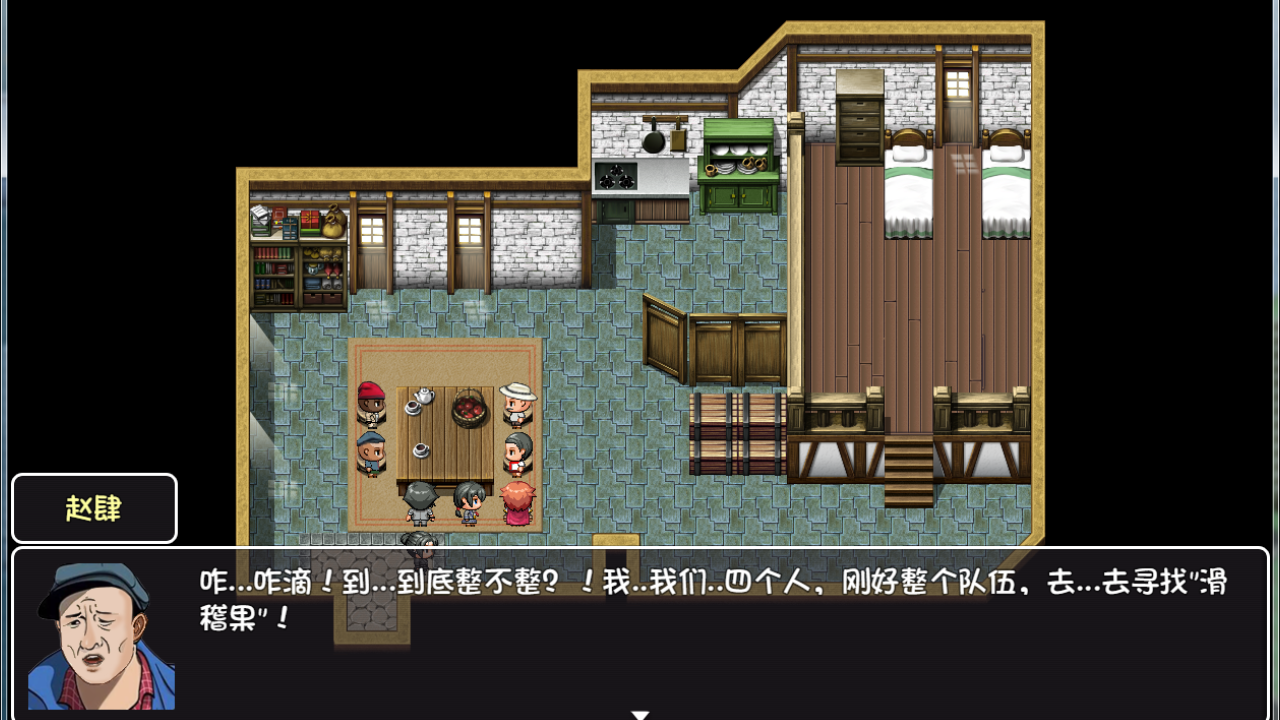Click the name box showing 赵肆
The image size is (1280, 720).
coord(94,508)
